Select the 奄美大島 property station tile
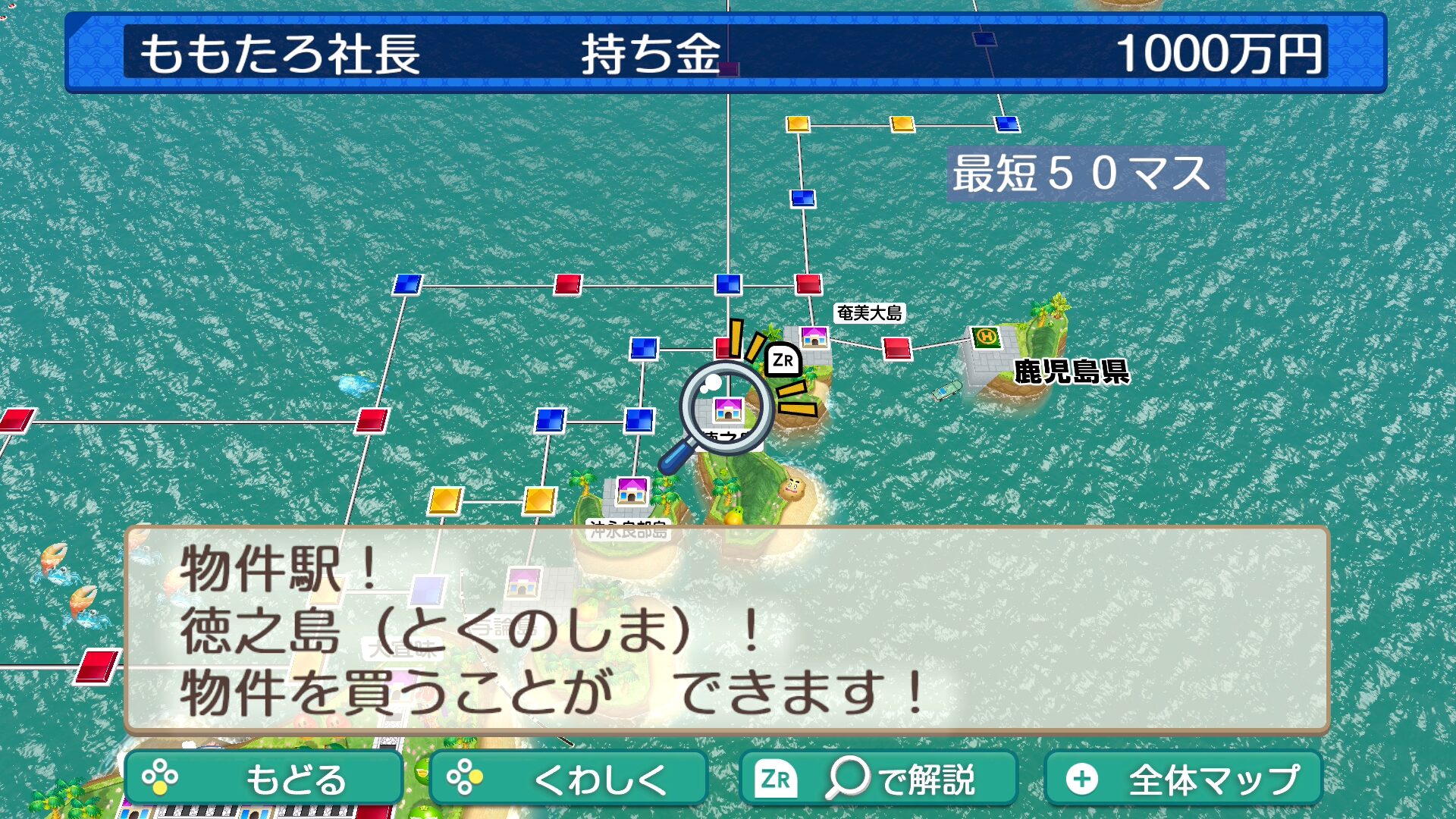This screenshot has height=819, width=1456. (x=814, y=337)
